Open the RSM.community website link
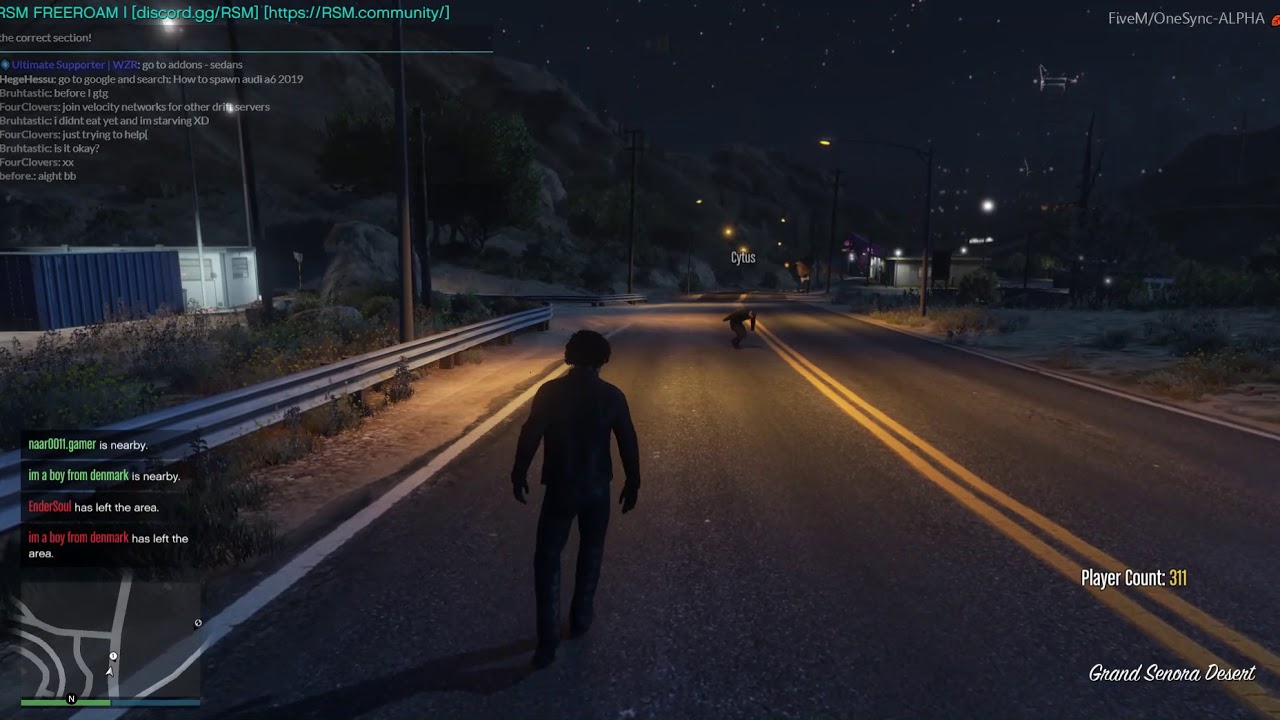The image size is (1280, 720). click(x=356, y=13)
